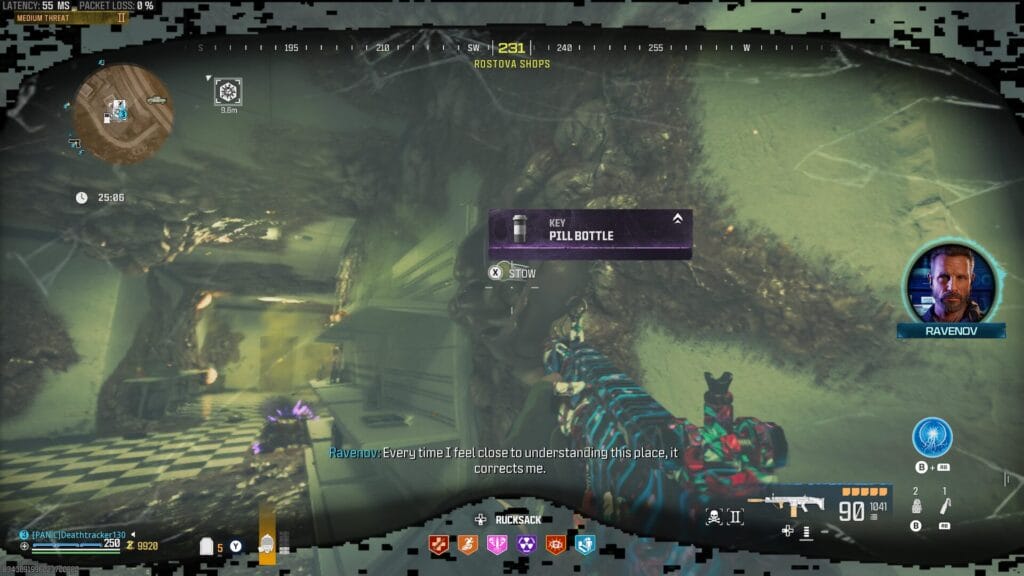Select the molotov lethal equipment icon
Screen dimensions: 1024x576
[944, 507]
